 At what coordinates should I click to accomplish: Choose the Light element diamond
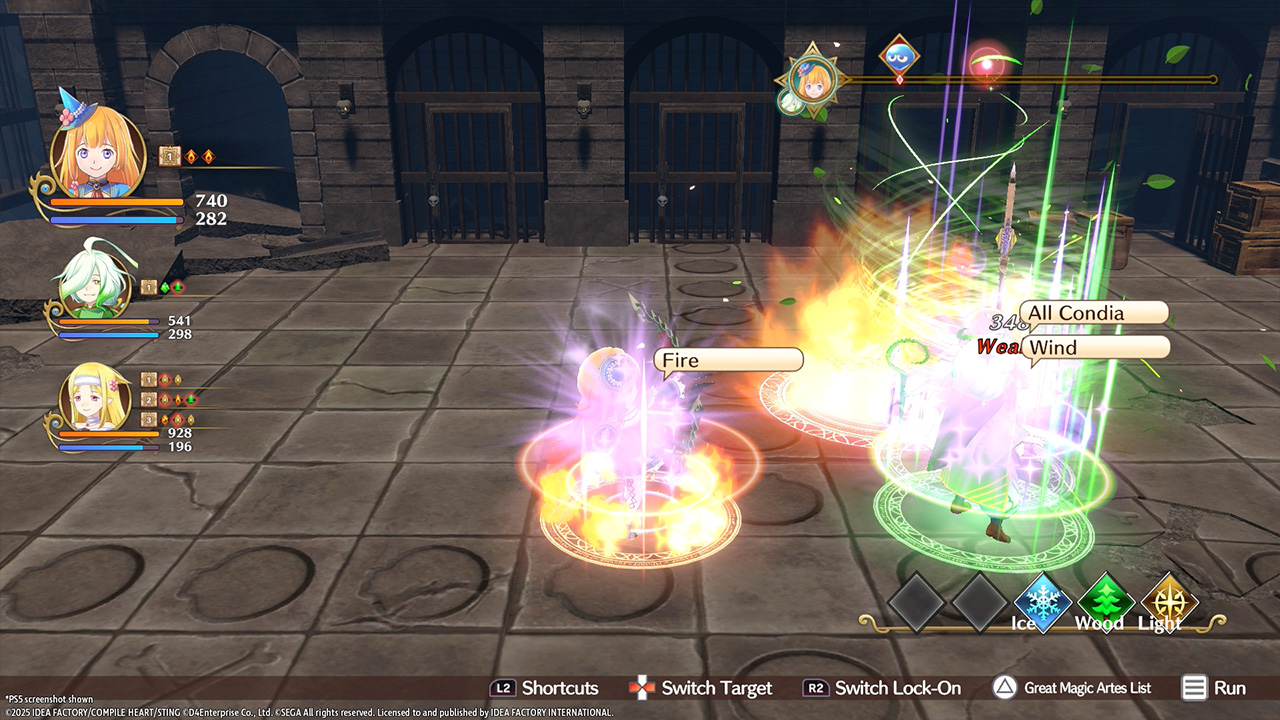tap(1168, 601)
